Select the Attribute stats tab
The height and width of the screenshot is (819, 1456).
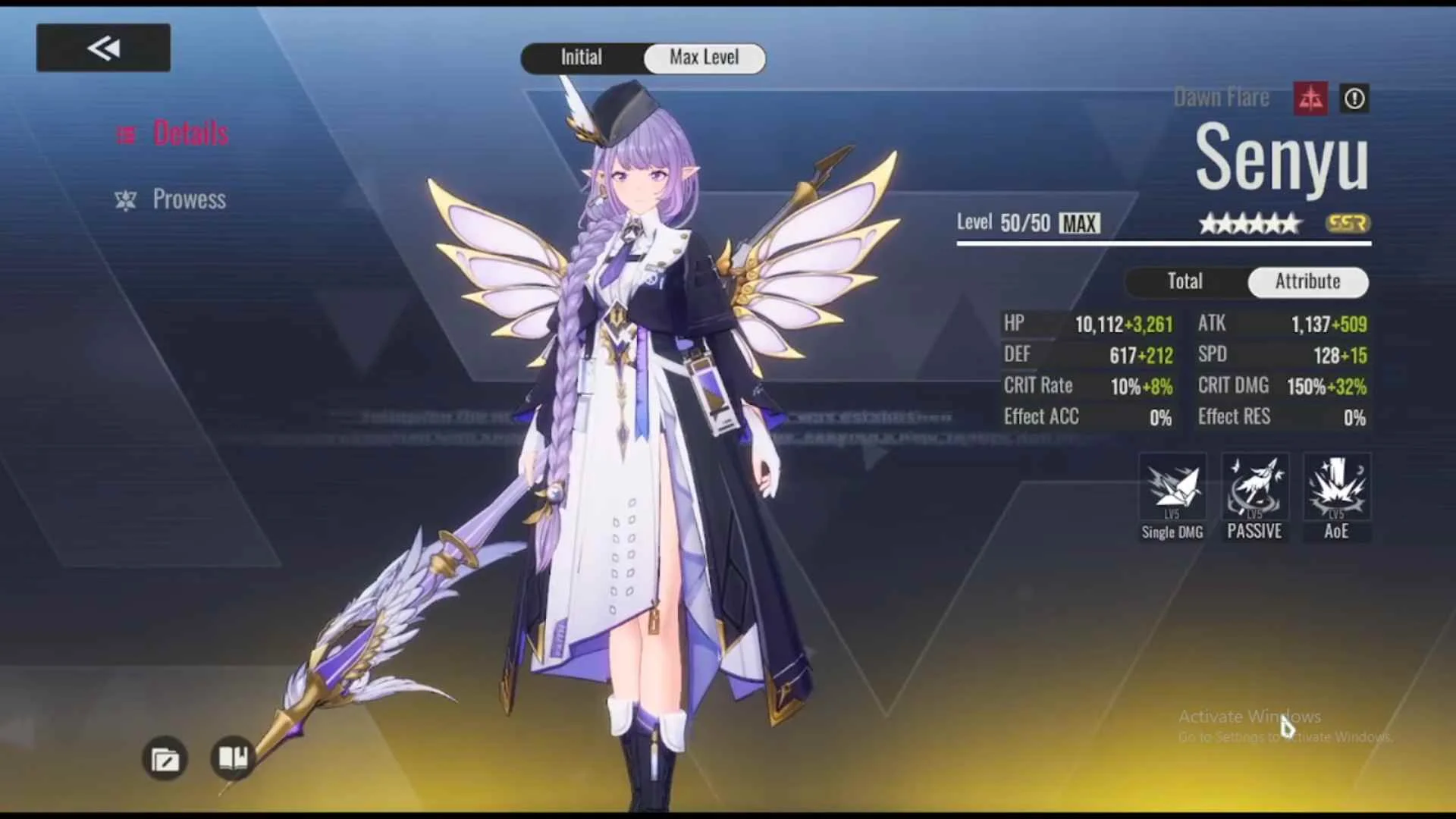click(1307, 281)
